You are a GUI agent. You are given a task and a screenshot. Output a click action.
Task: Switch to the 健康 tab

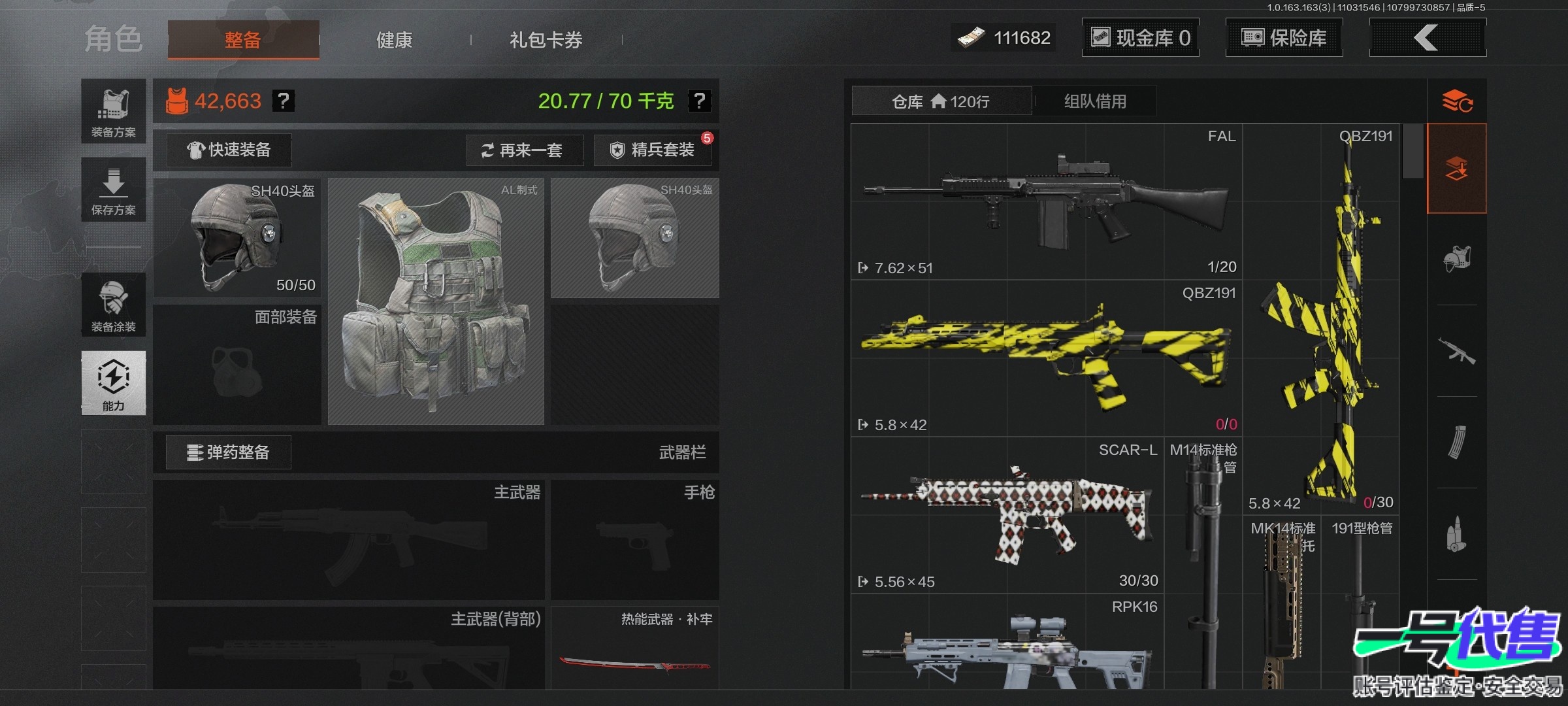pos(394,40)
